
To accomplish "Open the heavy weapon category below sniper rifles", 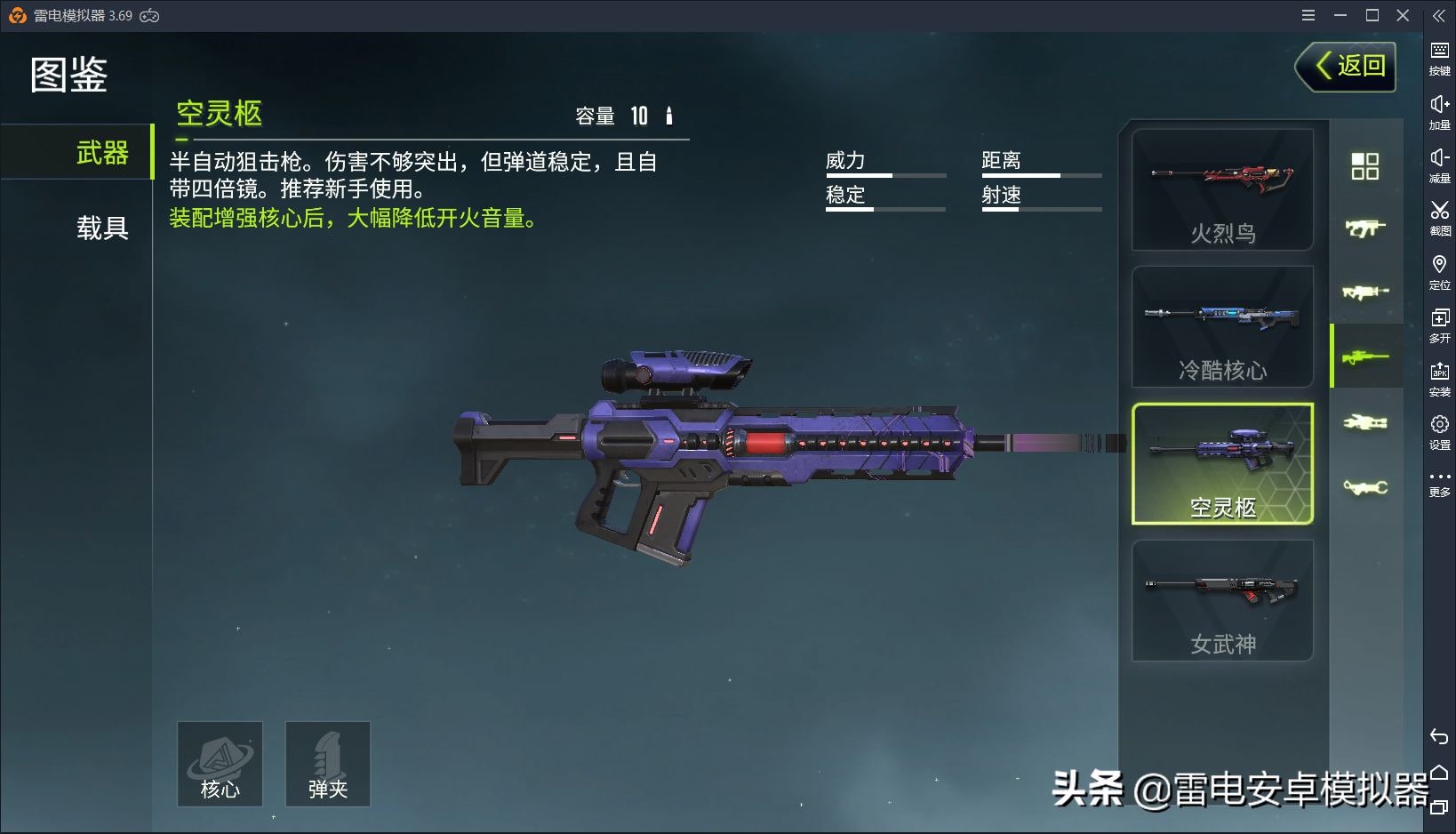I will click(1364, 422).
